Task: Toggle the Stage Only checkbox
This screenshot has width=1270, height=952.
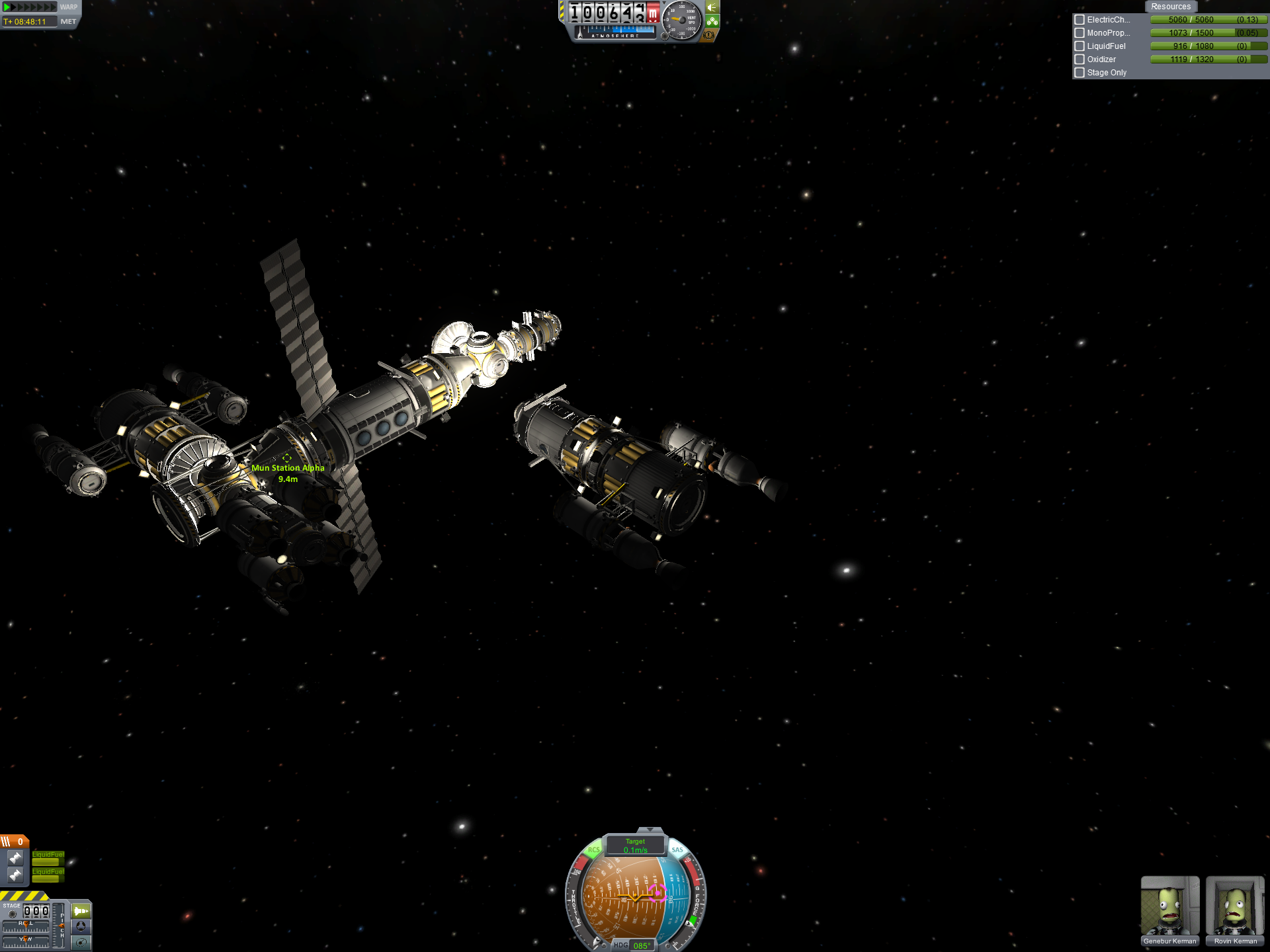Action: 1079,73
